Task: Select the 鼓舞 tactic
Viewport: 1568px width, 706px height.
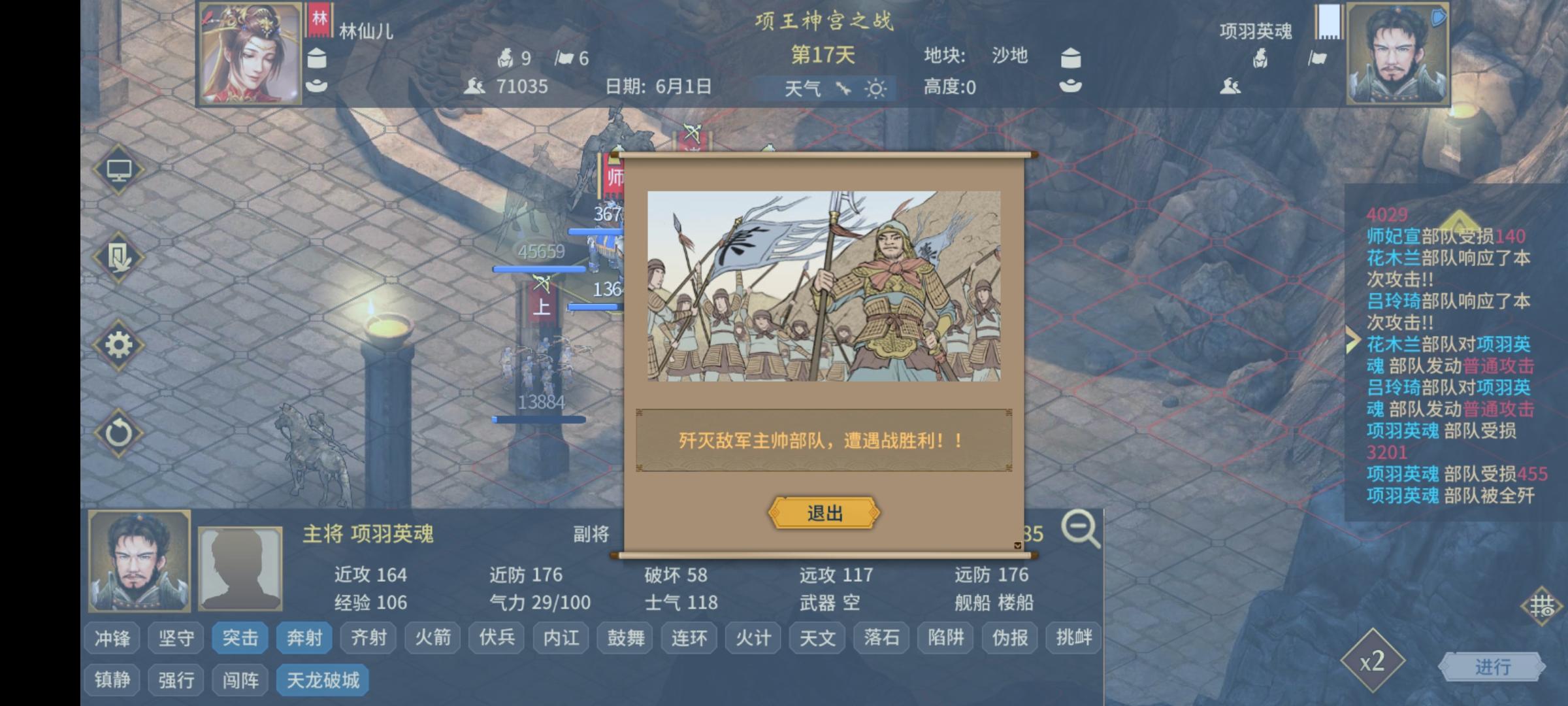Action: click(x=625, y=637)
